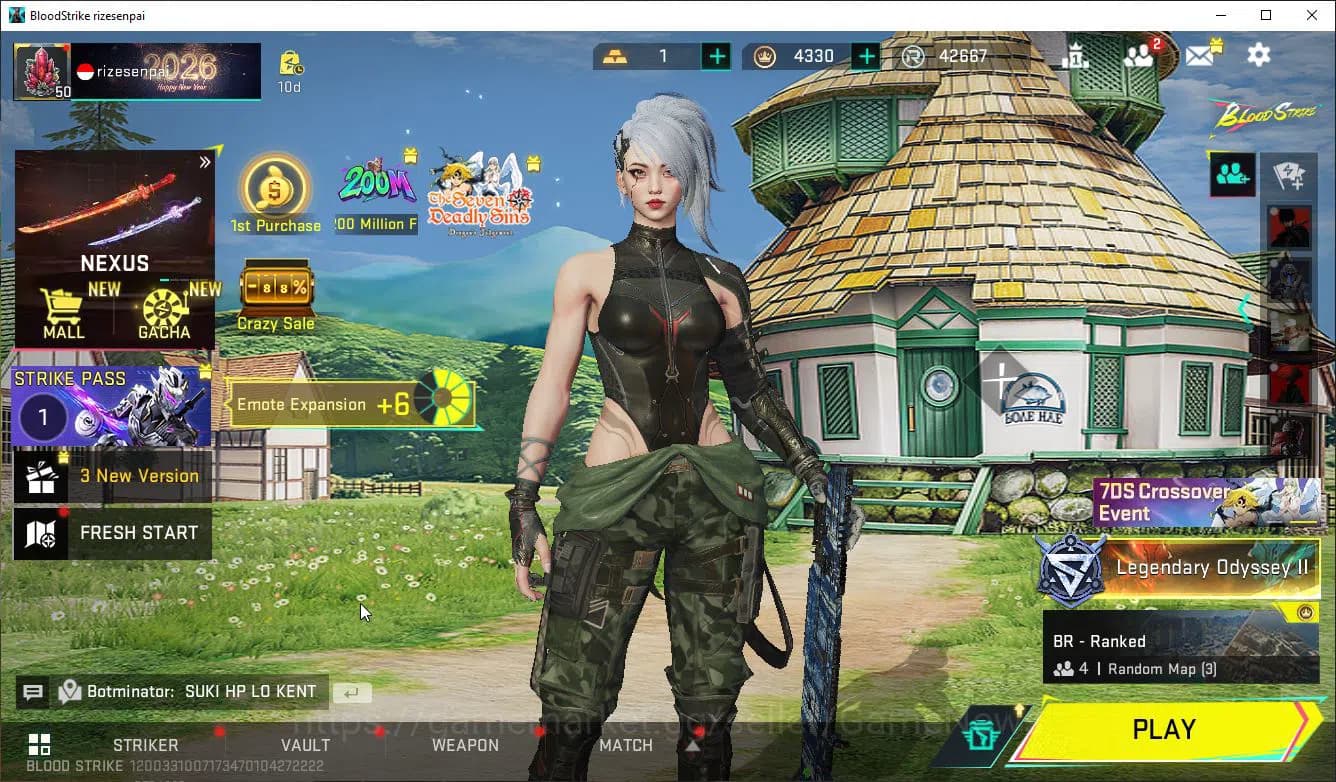Screen dimensions: 1336x782
Task: Collapse the right event panel with teal chevron
Action: click(1247, 310)
